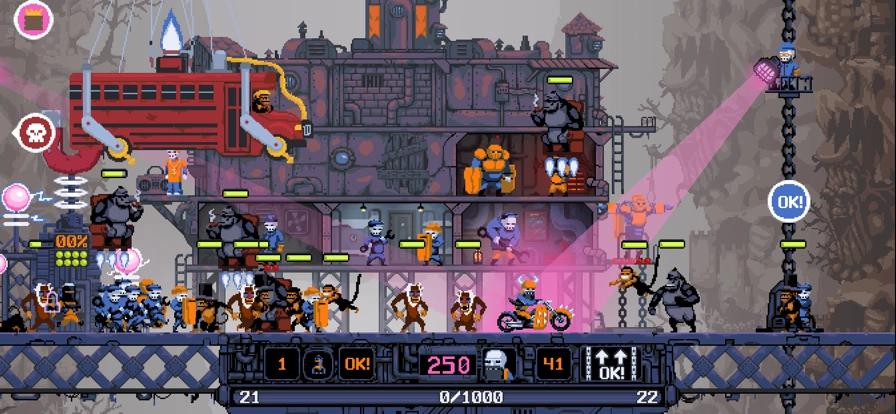The height and width of the screenshot is (414, 896).
Task: Choose the helmeted skull unit portrait
Action: [x=499, y=365]
